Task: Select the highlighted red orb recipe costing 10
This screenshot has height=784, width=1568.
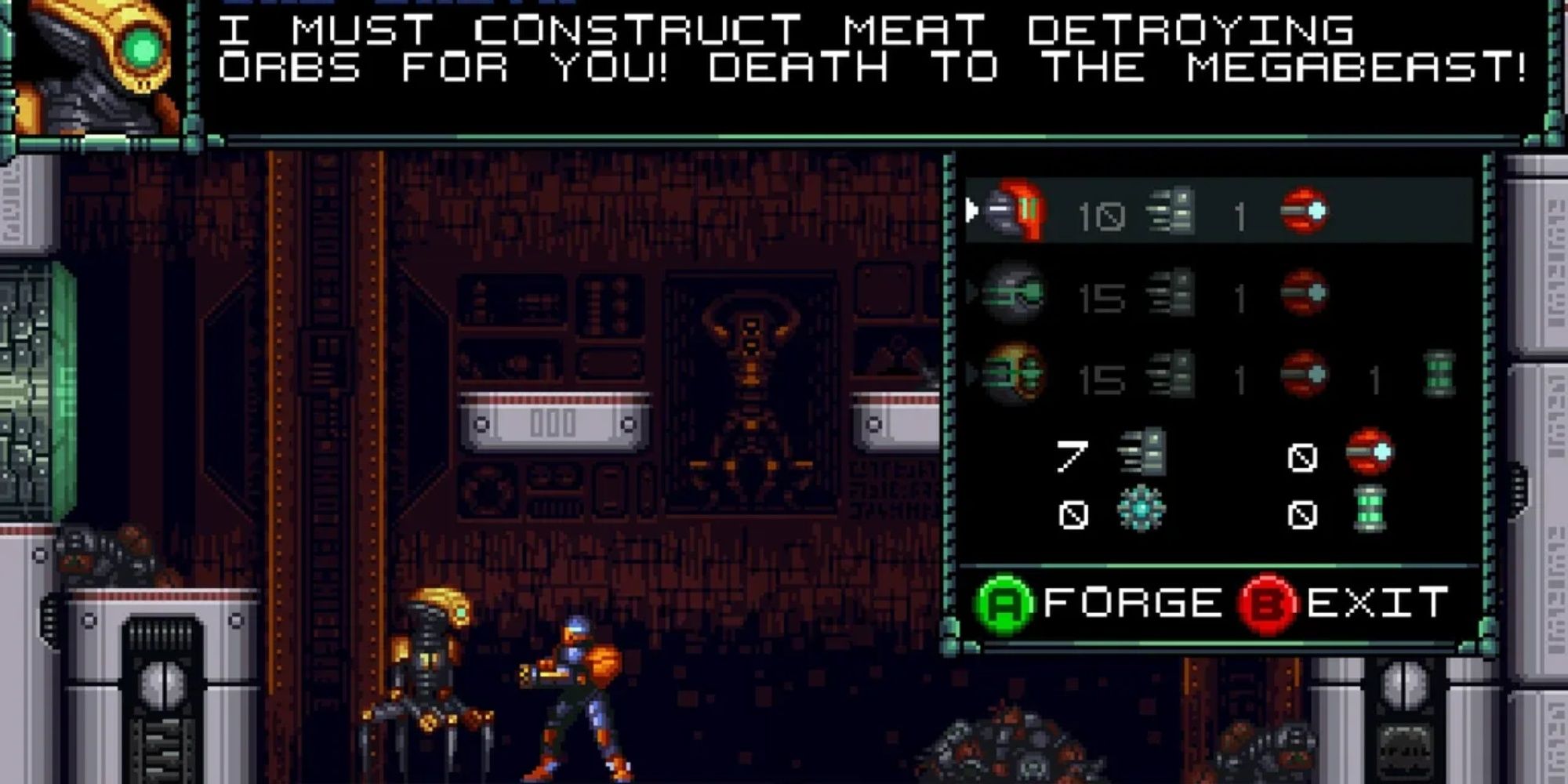Action: point(1014,210)
